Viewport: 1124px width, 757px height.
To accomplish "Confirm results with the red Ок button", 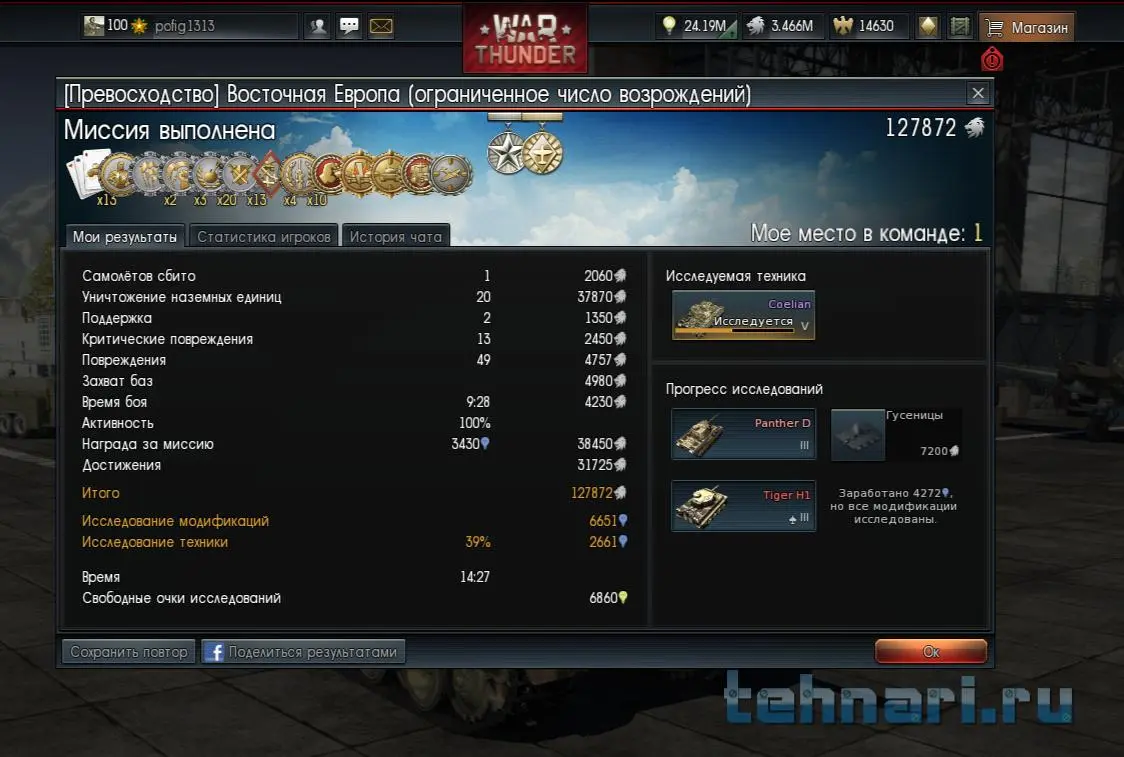I will click(930, 652).
